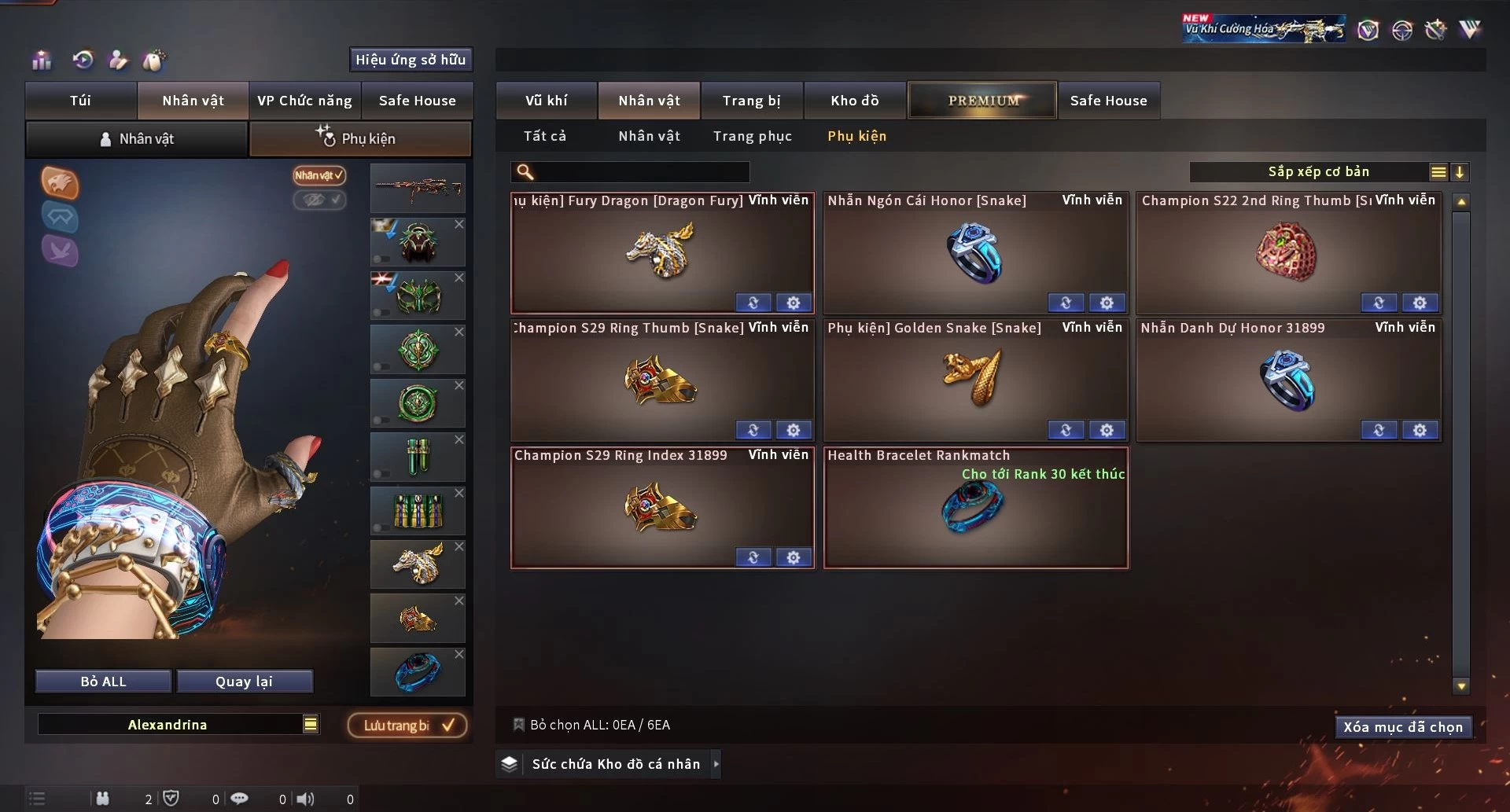The height and width of the screenshot is (812, 1510).
Task: Save loadout with Lưu trang bị
Action: pyautogui.click(x=407, y=726)
